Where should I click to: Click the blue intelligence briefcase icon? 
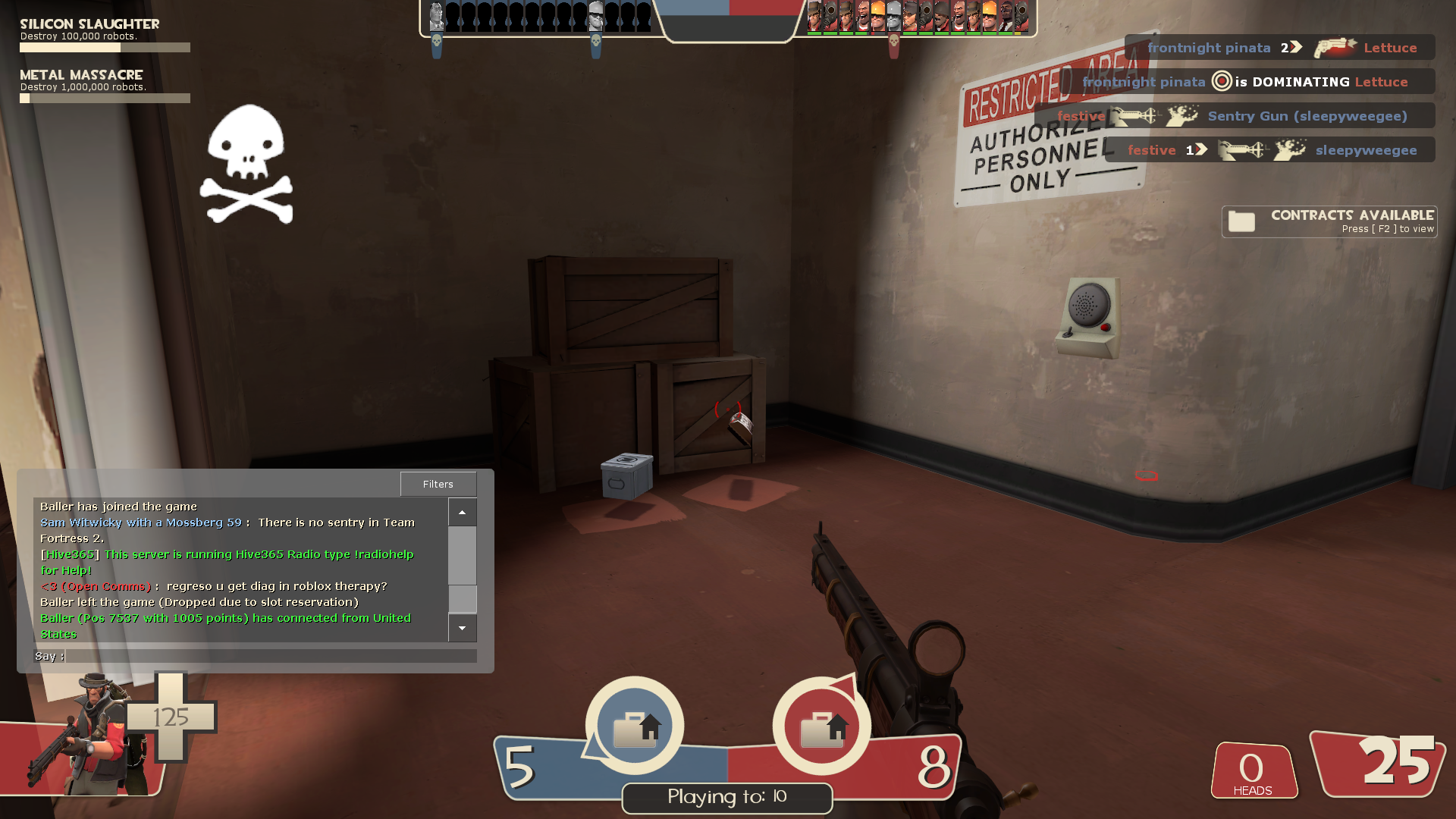[635, 726]
